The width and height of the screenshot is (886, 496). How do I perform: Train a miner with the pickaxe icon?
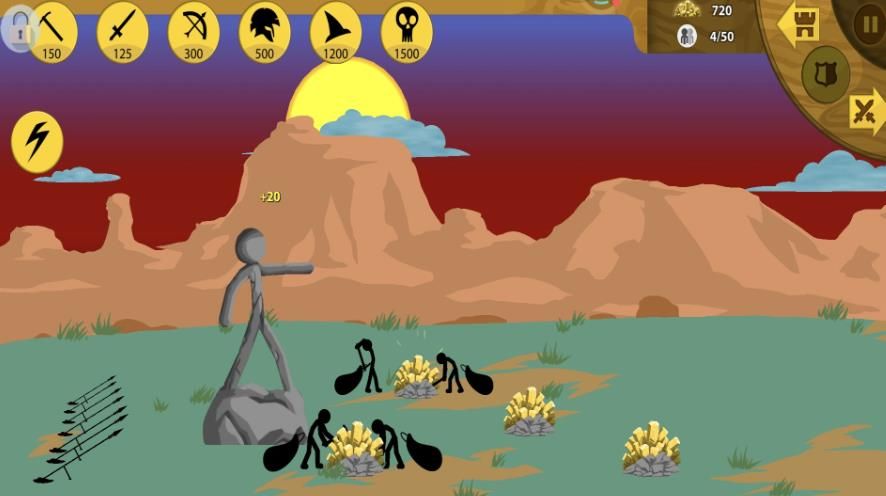pos(52,30)
